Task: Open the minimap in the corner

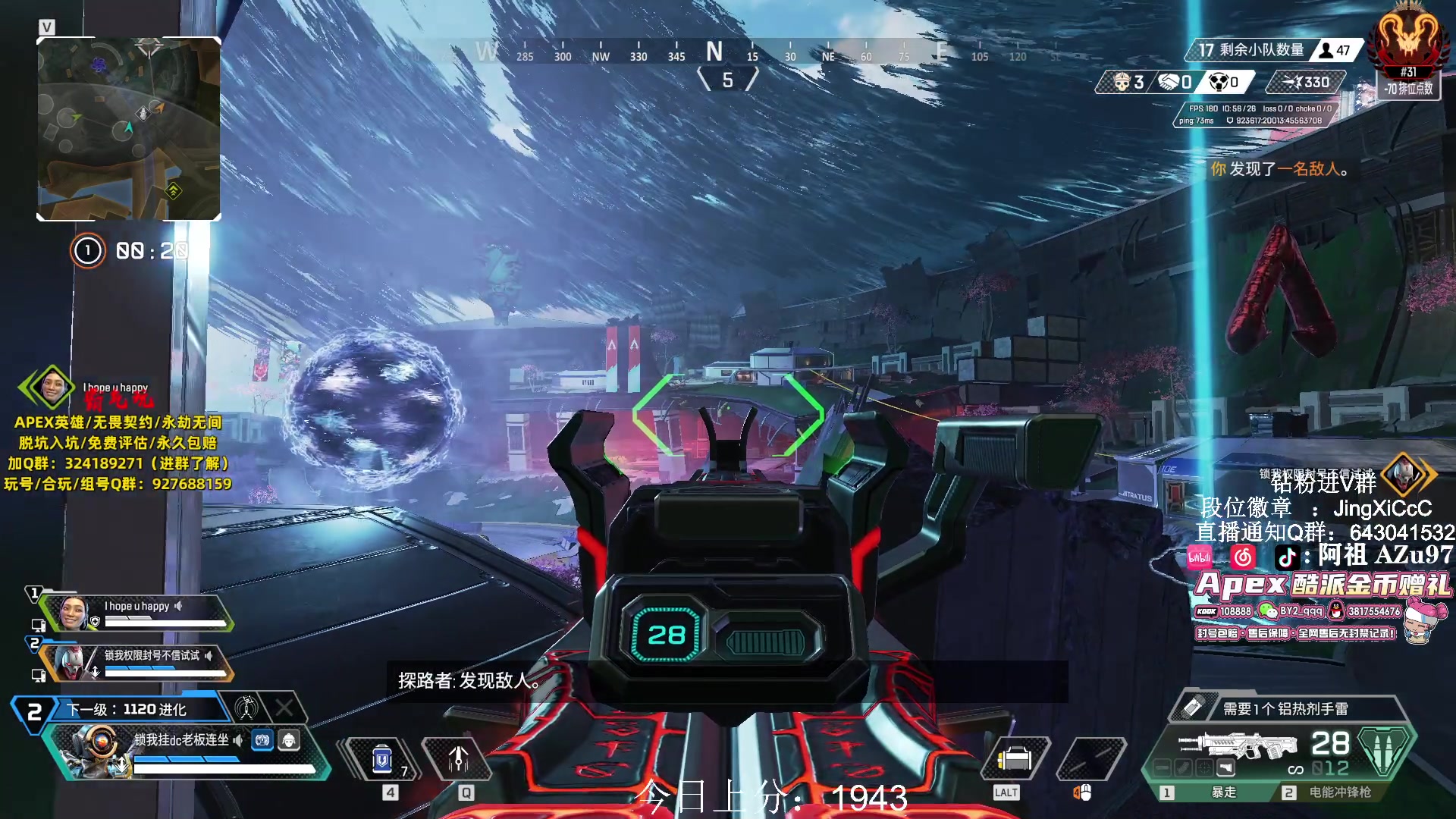Action: tap(129, 129)
